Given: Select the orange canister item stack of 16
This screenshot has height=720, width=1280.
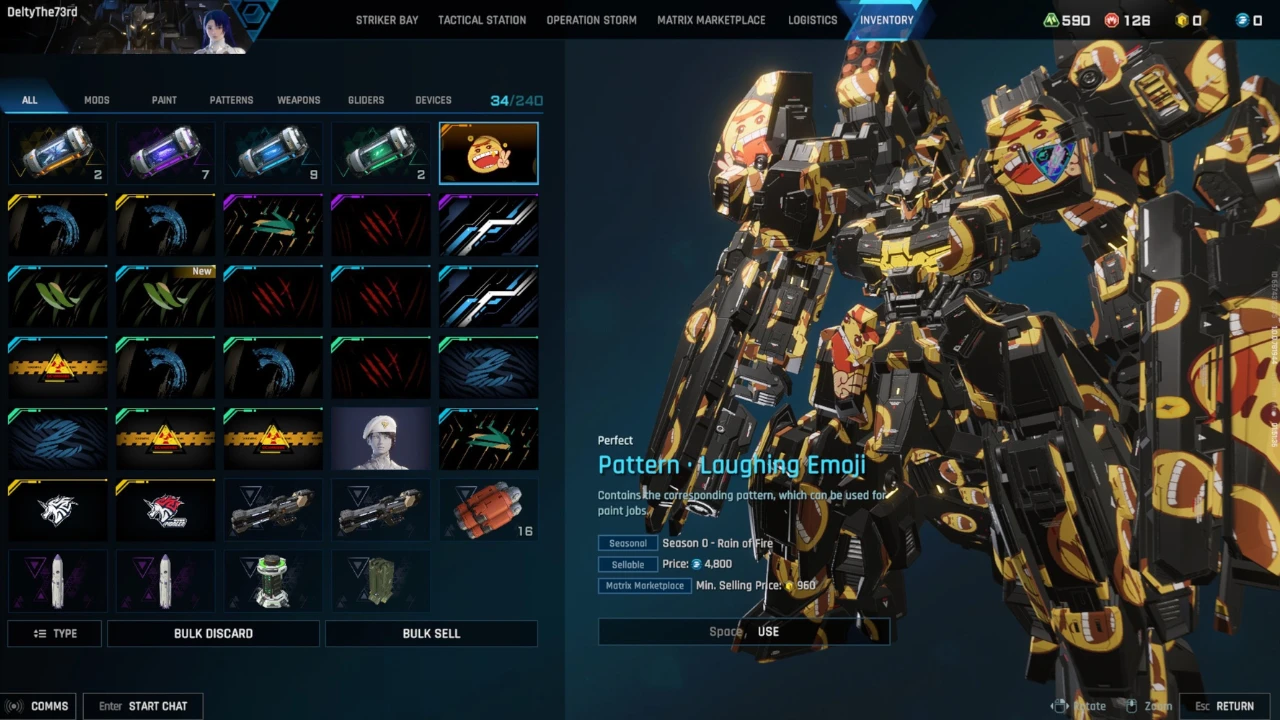Looking at the screenshot, I should pyautogui.click(x=488, y=510).
